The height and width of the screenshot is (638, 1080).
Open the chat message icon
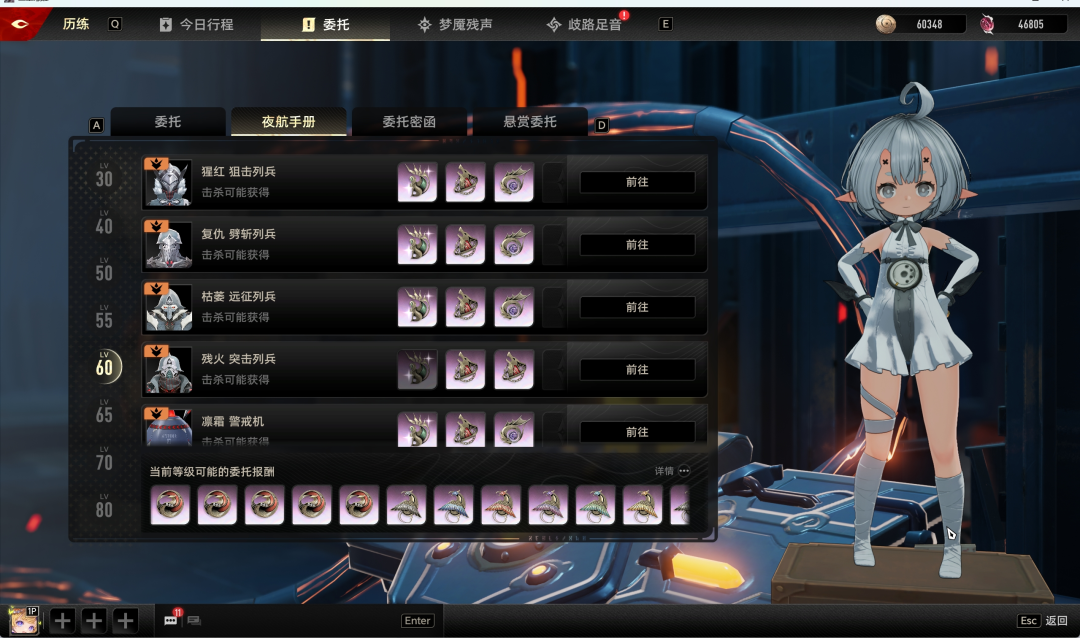point(171,621)
